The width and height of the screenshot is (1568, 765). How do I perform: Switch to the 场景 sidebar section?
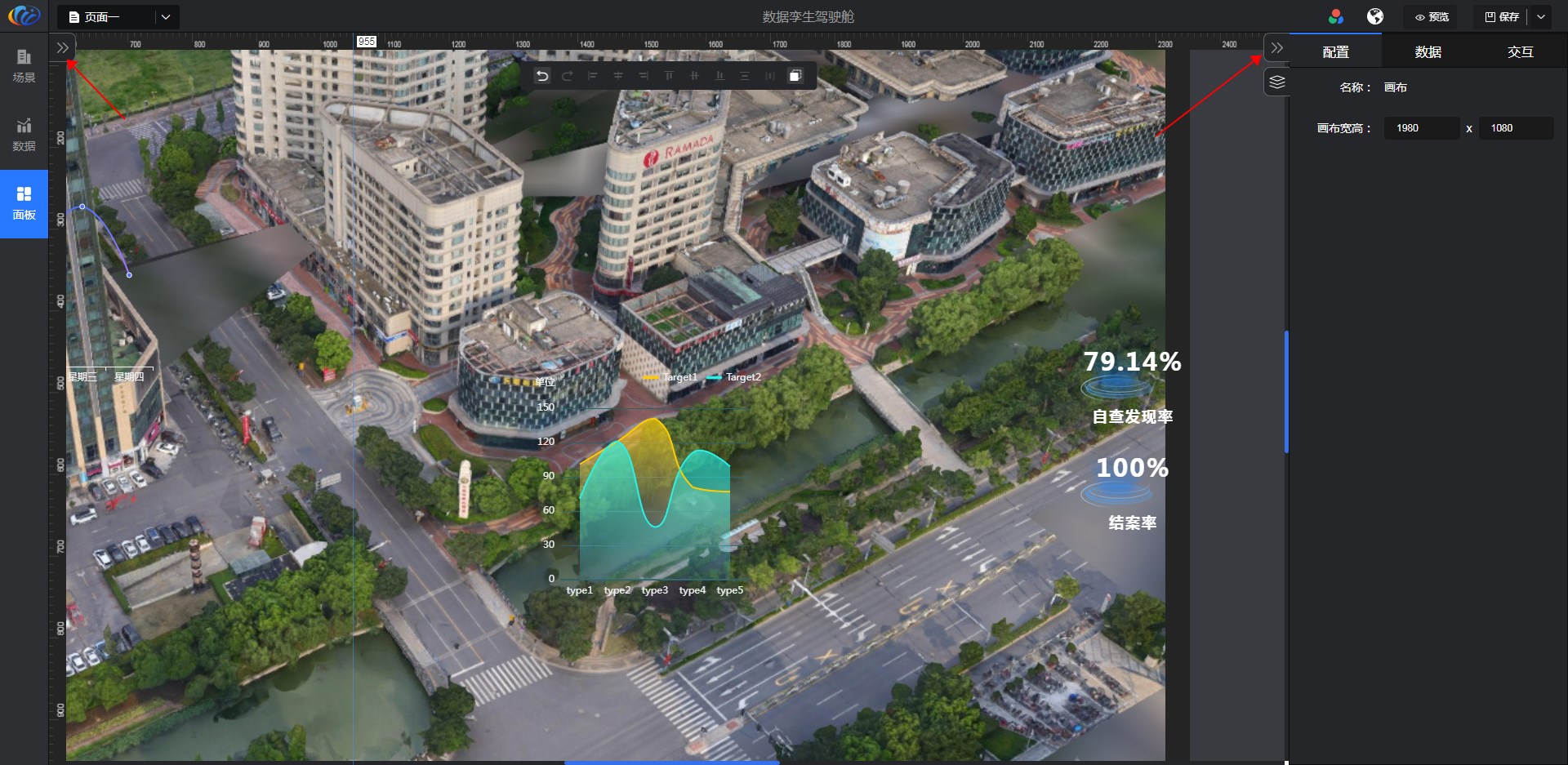click(x=24, y=65)
